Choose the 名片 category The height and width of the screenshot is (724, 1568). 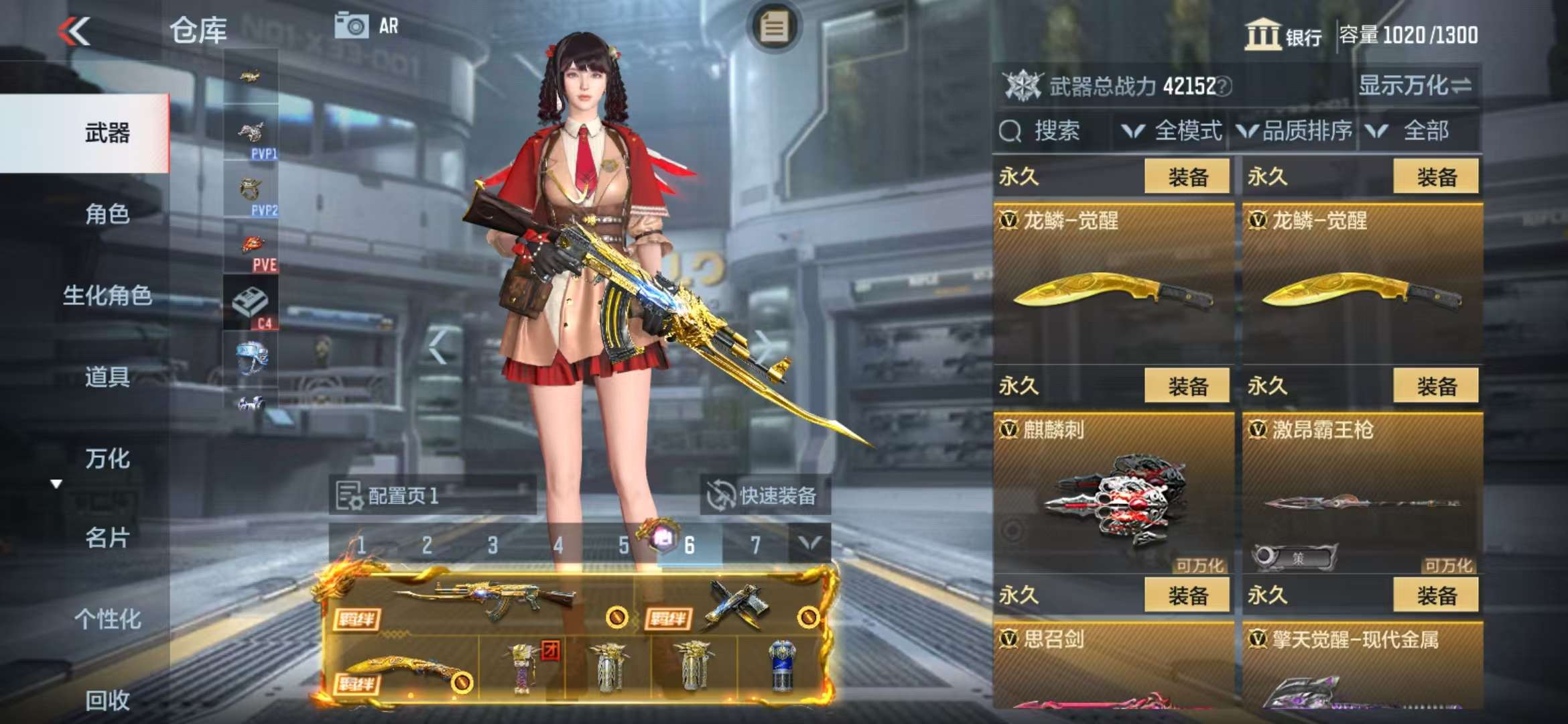tap(107, 538)
